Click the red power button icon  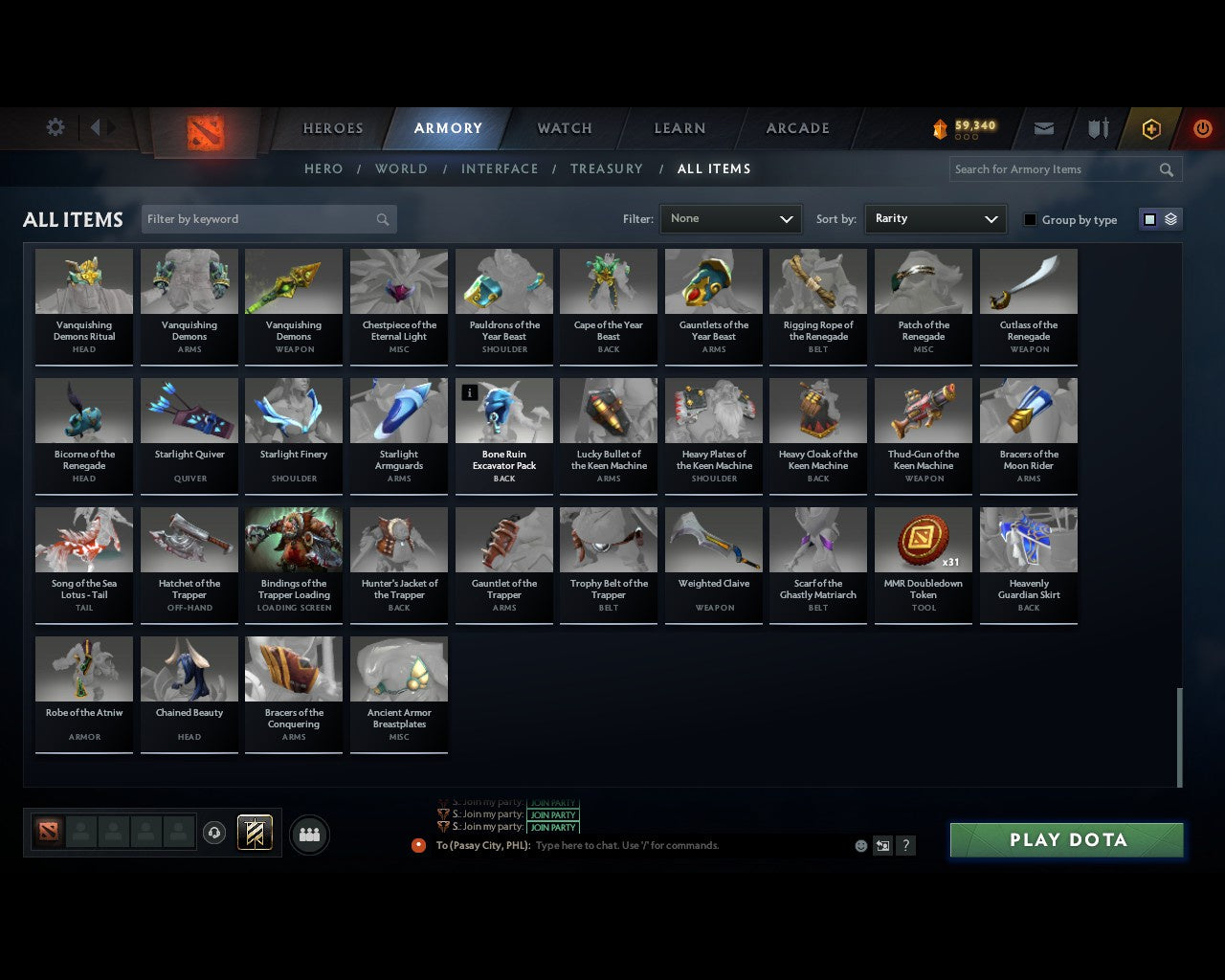(x=1203, y=127)
